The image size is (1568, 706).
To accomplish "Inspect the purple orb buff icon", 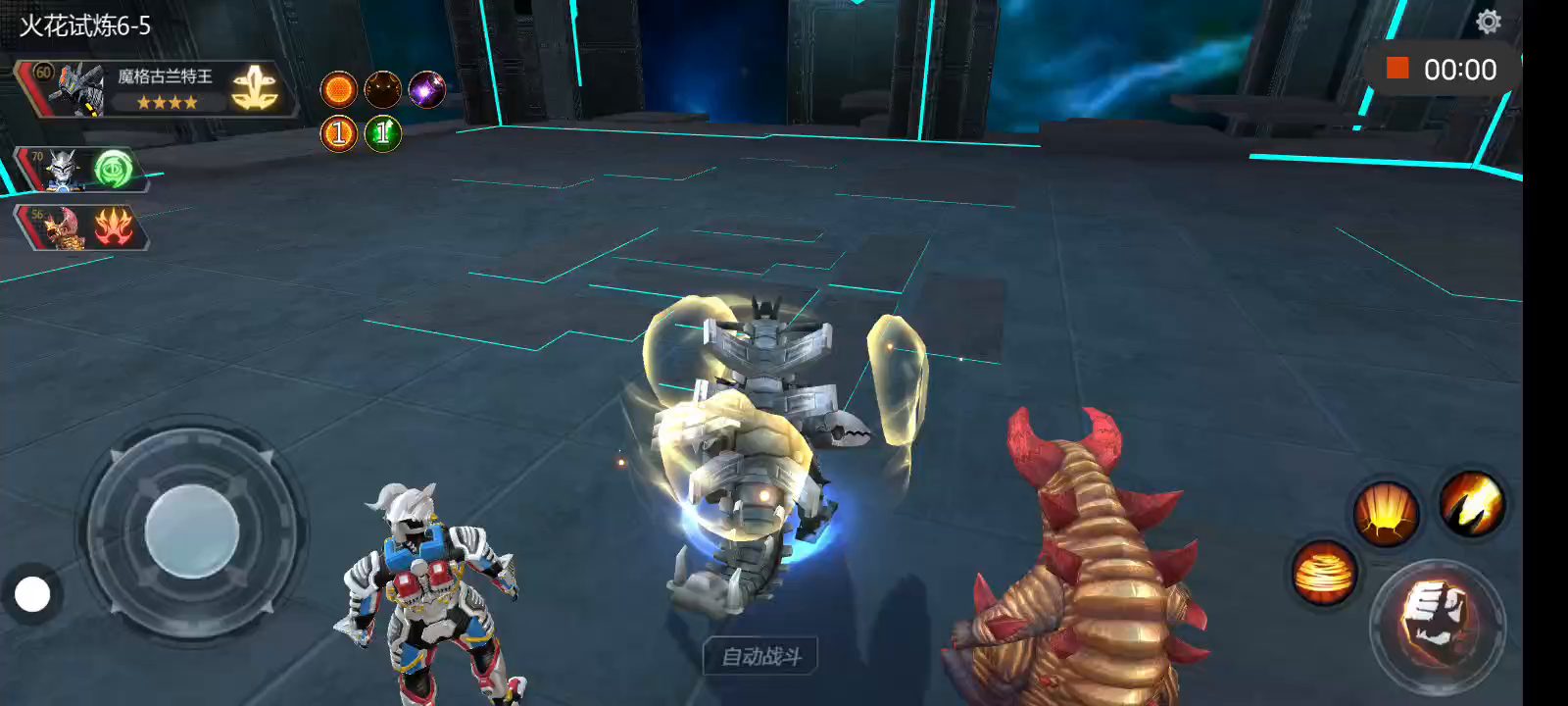I will tap(426, 90).
